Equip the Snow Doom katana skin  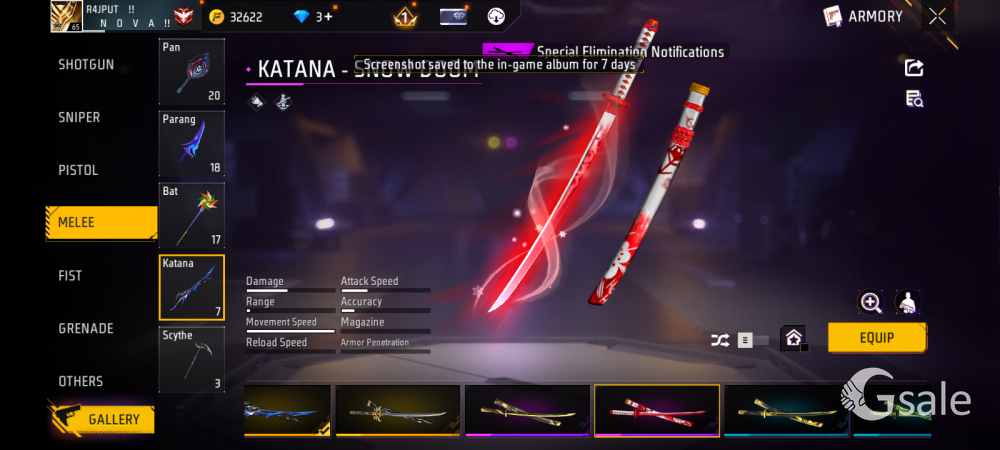click(x=876, y=338)
